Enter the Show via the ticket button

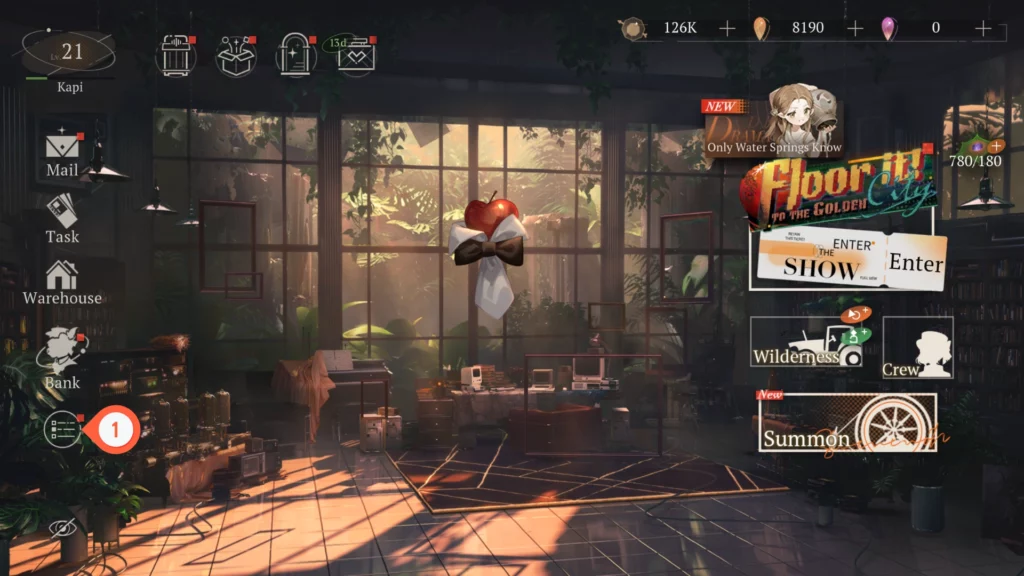[x=845, y=262]
